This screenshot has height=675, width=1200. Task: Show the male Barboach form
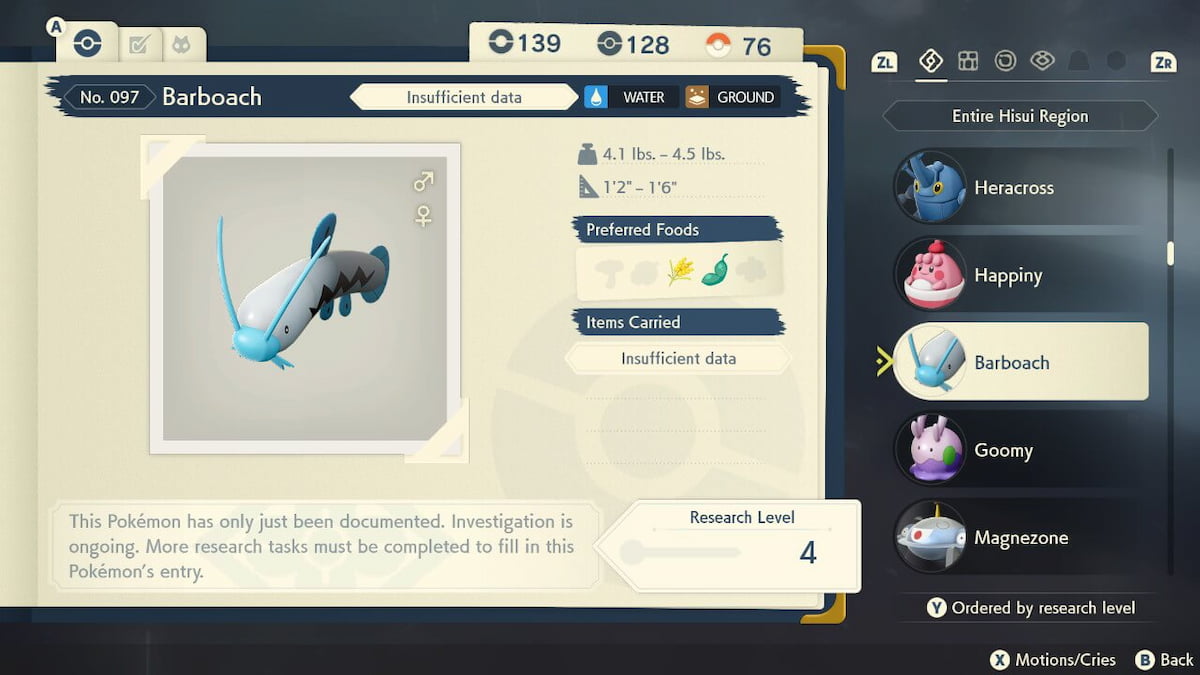tap(423, 182)
